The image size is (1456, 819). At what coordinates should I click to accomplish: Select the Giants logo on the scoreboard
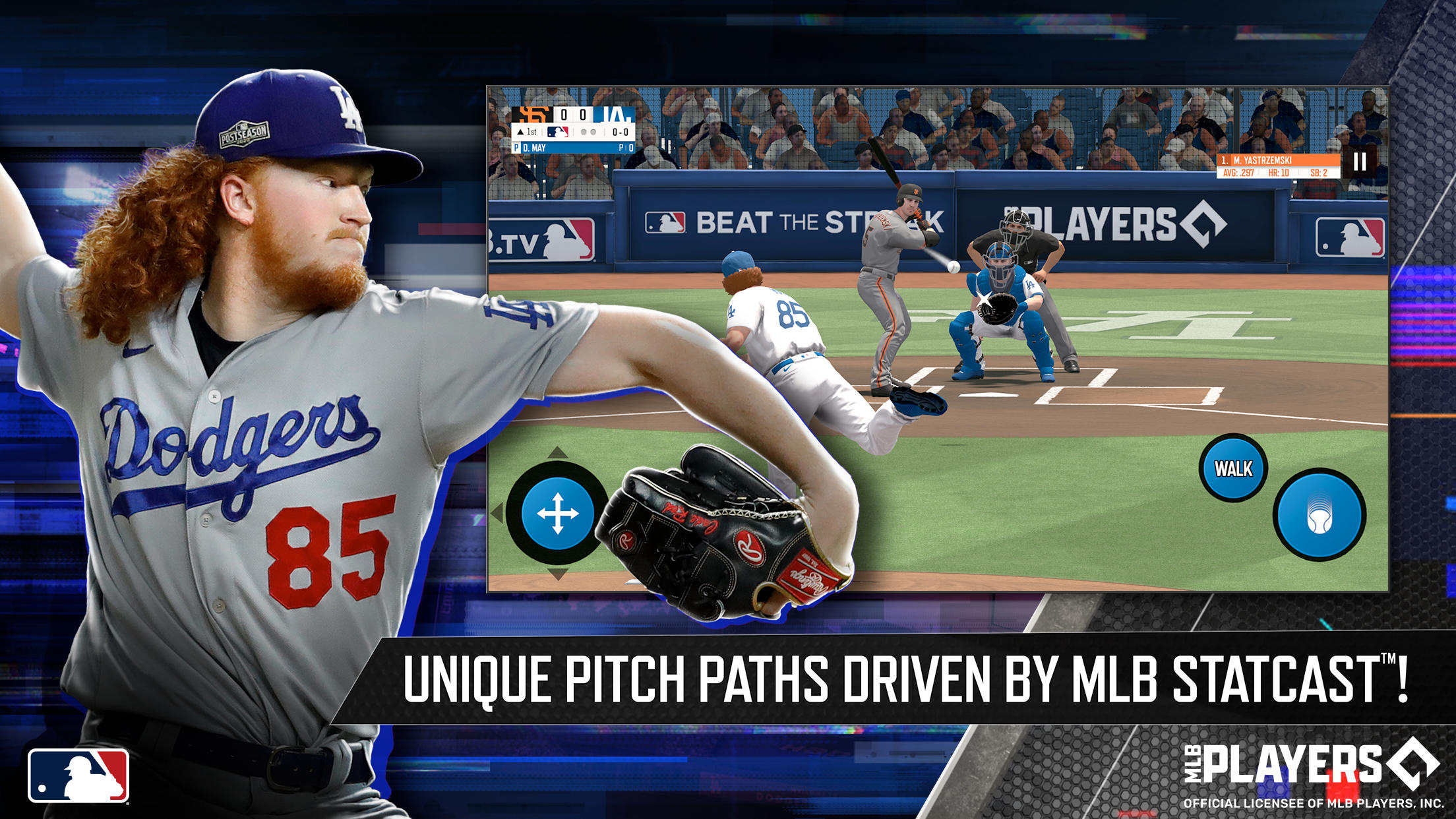[x=532, y=115]
